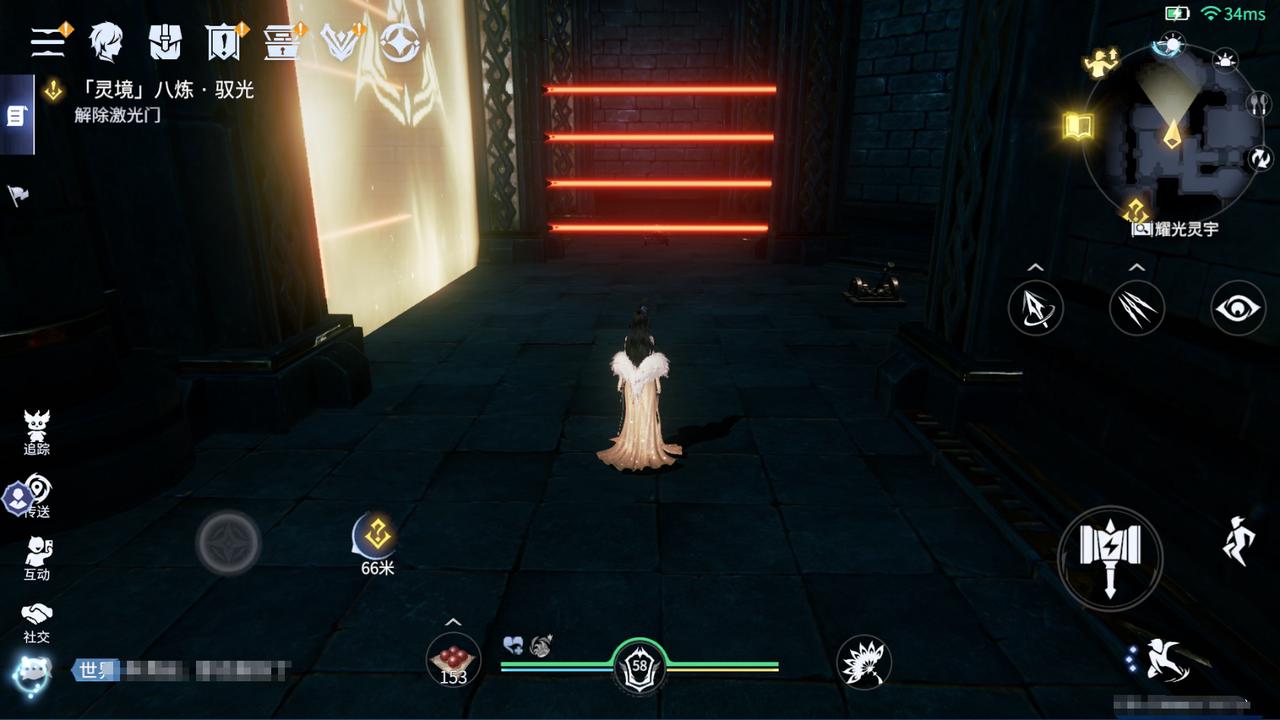This screenshot has height=720, width=1280.
Task: Open the winged rank emblem icon
Action: pos(340,41)
